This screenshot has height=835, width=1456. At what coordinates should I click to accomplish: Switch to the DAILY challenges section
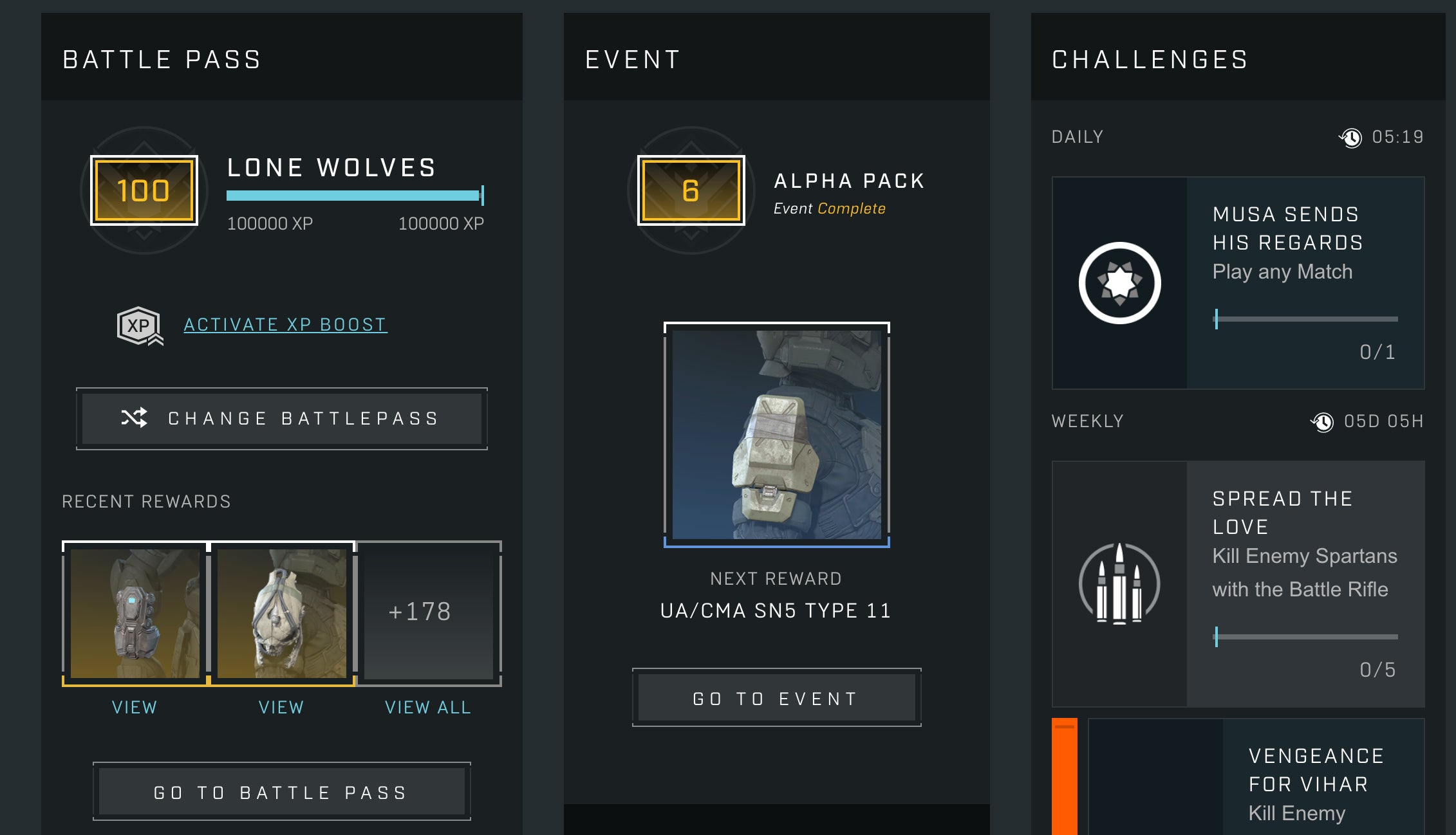[x=1075, y=136]
